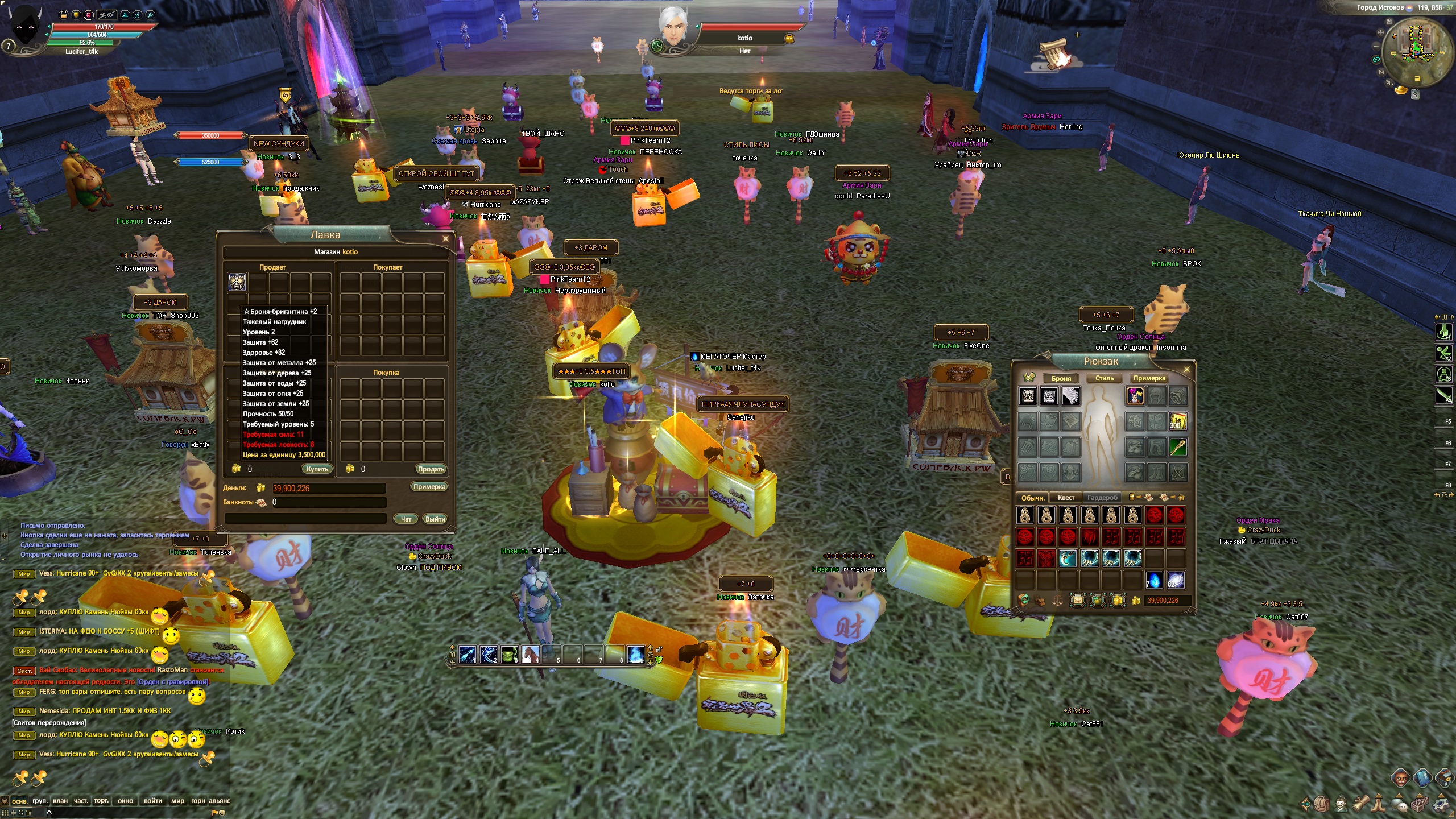This screenshot has width=1456, height=819.
Task: Switch chat to the торг. channel
Action: pos(101,801)
